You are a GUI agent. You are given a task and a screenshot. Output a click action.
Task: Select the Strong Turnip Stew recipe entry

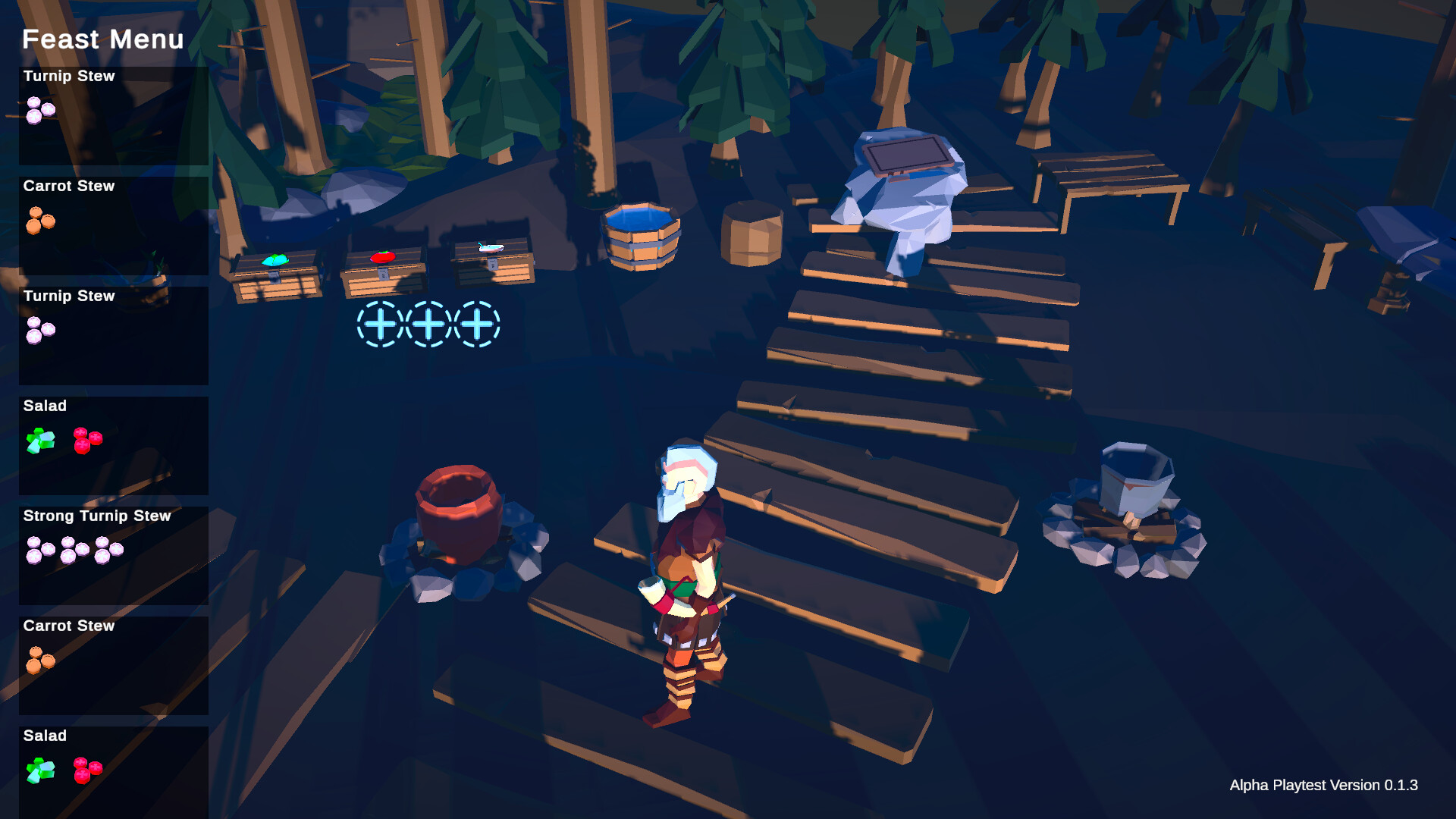coord(112,554)
